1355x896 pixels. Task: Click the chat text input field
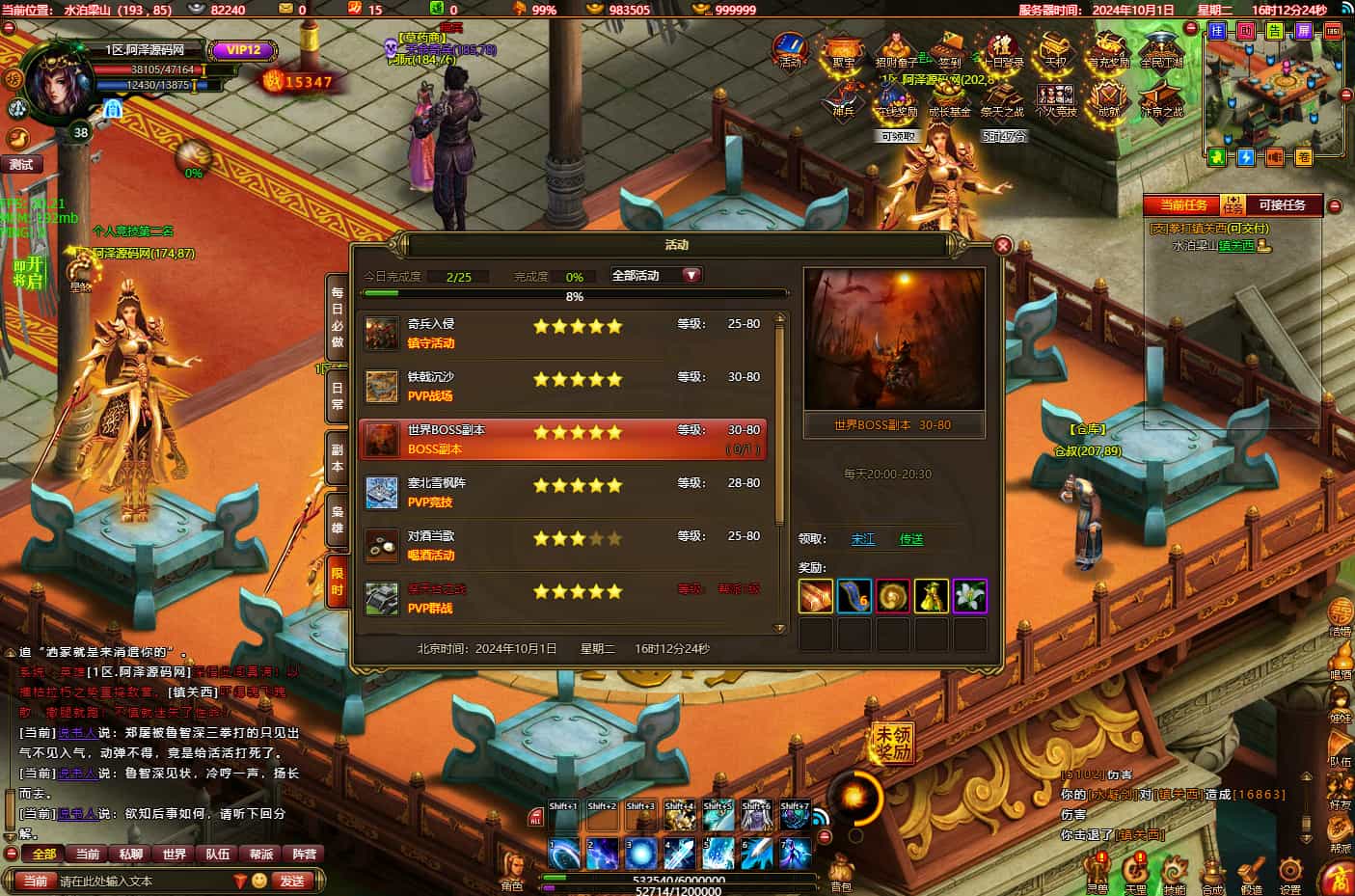point(145,881)
